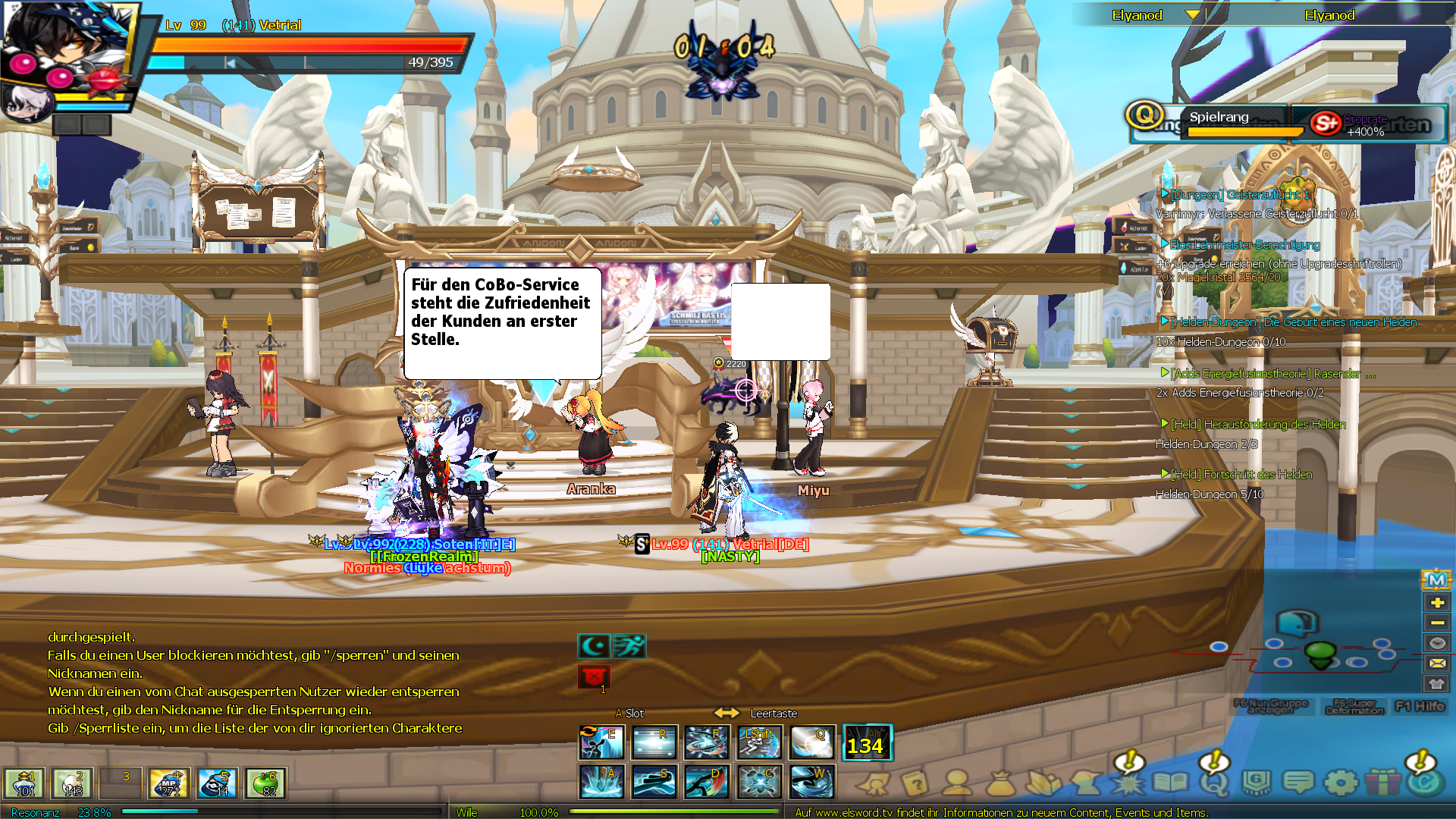
Task: Use the green apple item slot
Action: click(x=265, y=783)
